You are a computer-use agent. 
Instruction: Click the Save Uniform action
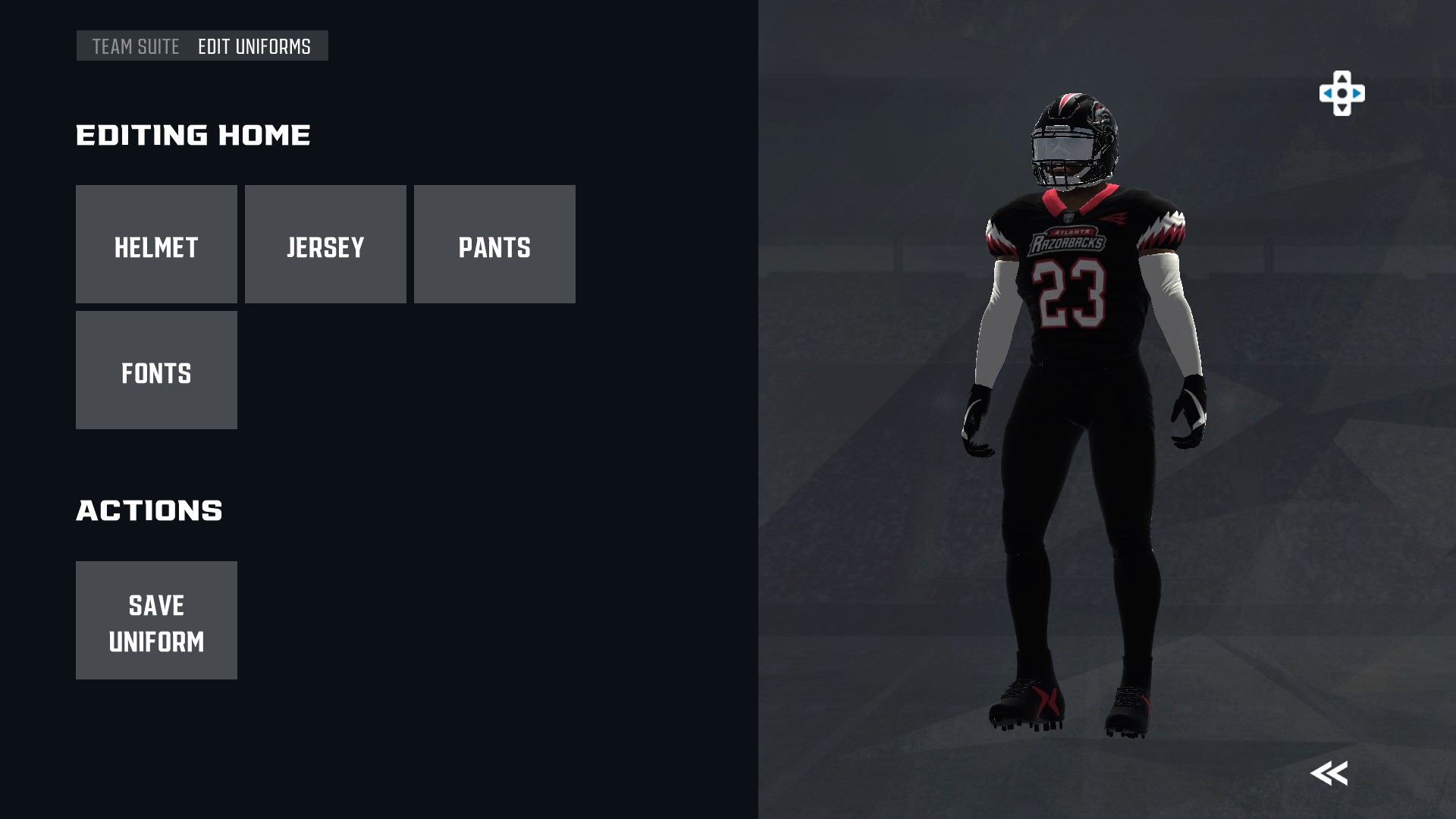coord(156,620)
